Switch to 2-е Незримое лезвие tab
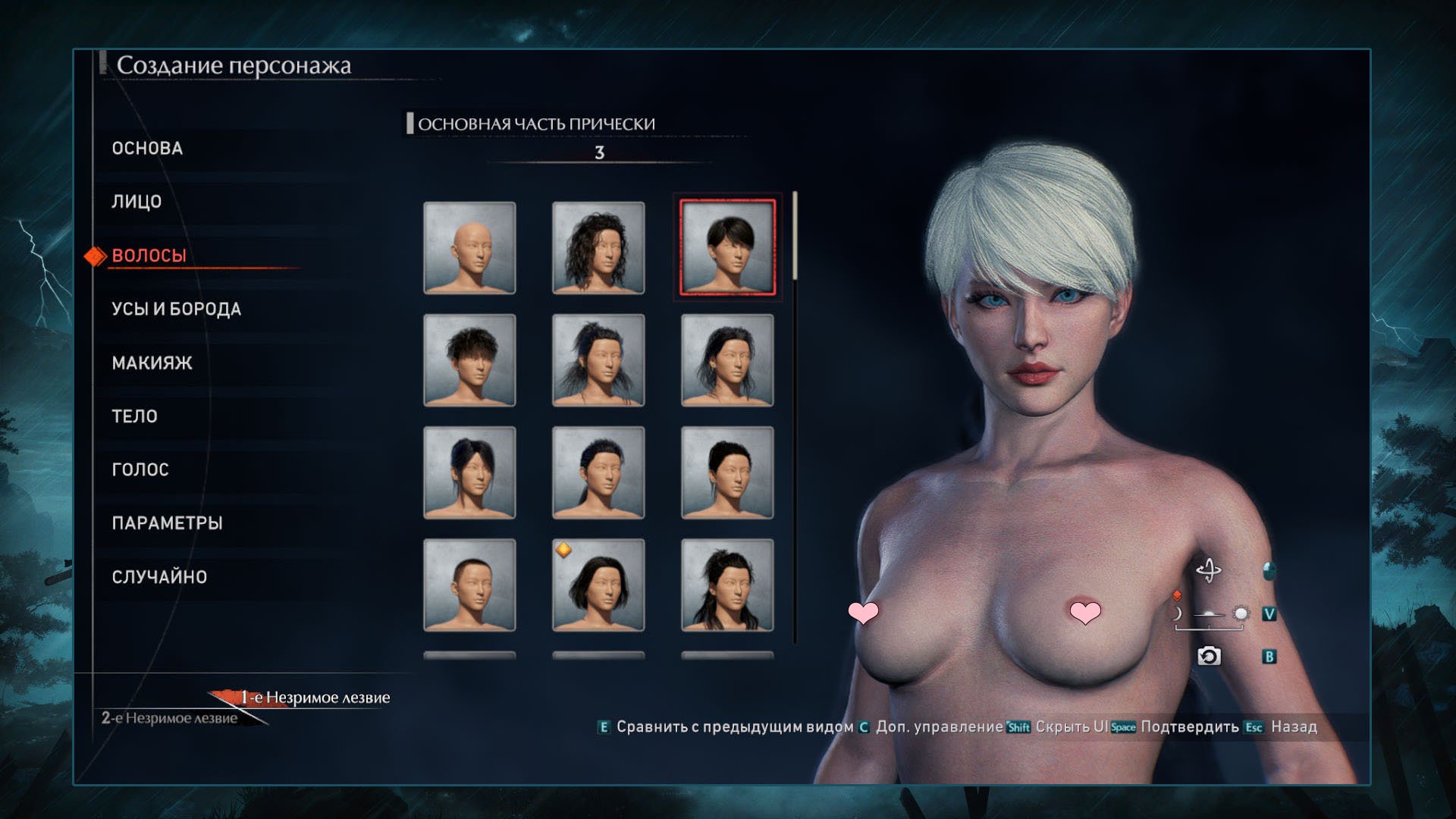 click(170, 718)
